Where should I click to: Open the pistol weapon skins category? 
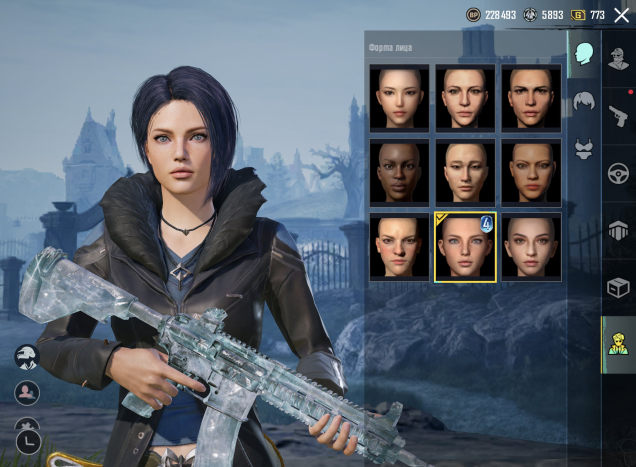tap(618, 117)
